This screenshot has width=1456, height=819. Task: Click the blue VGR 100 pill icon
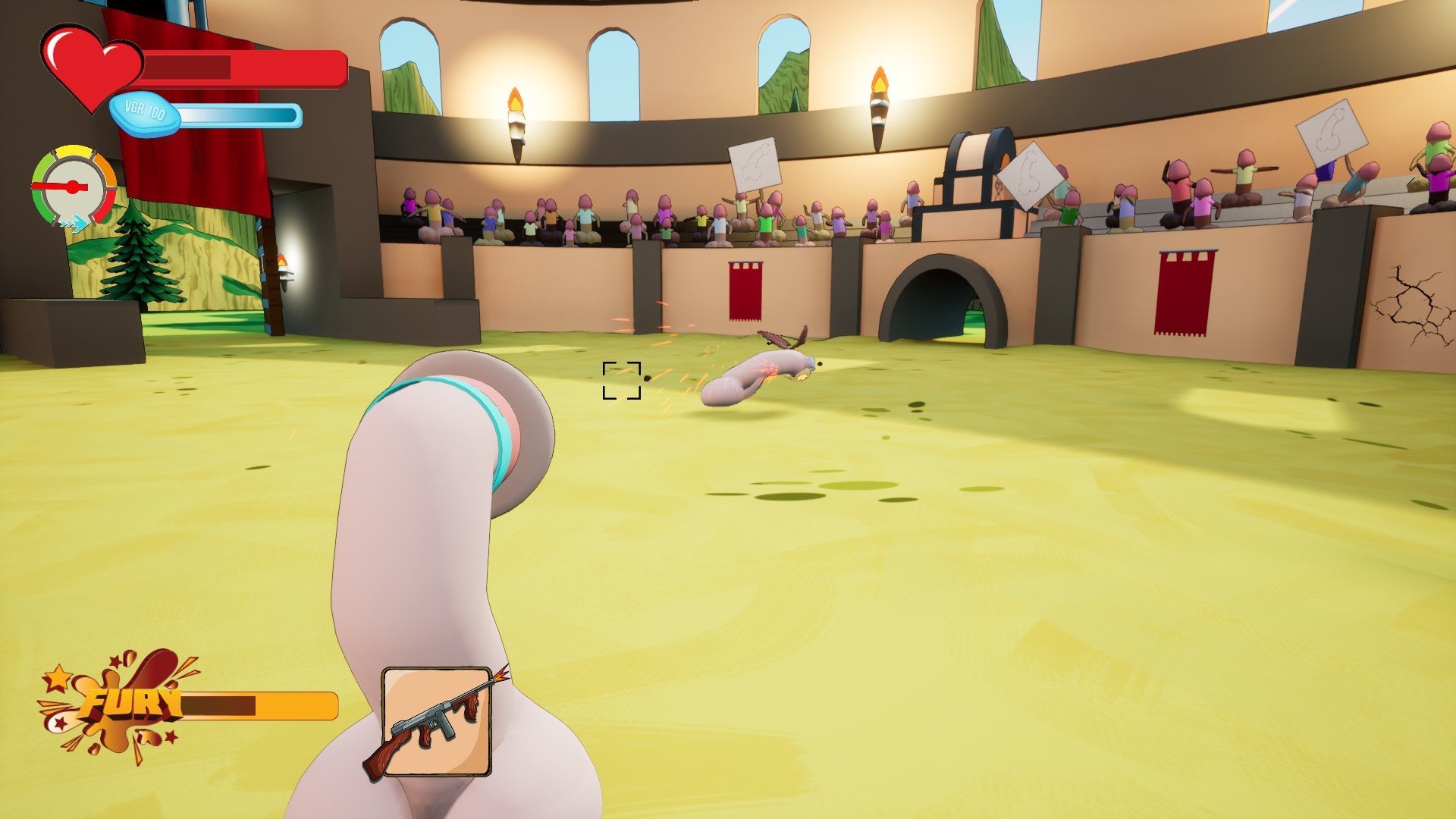(145, 114)
